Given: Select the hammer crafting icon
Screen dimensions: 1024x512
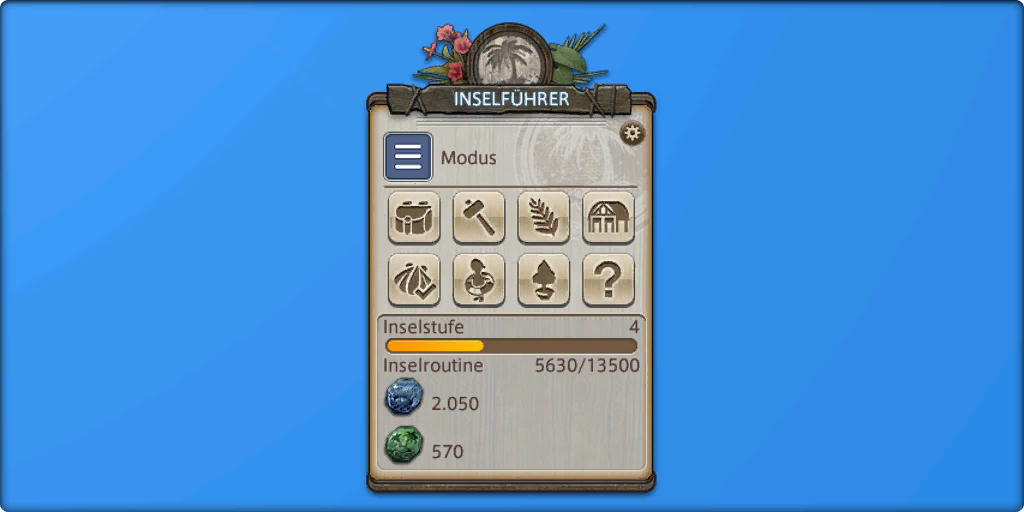Looking at the screenshot, I should (479, 217).
